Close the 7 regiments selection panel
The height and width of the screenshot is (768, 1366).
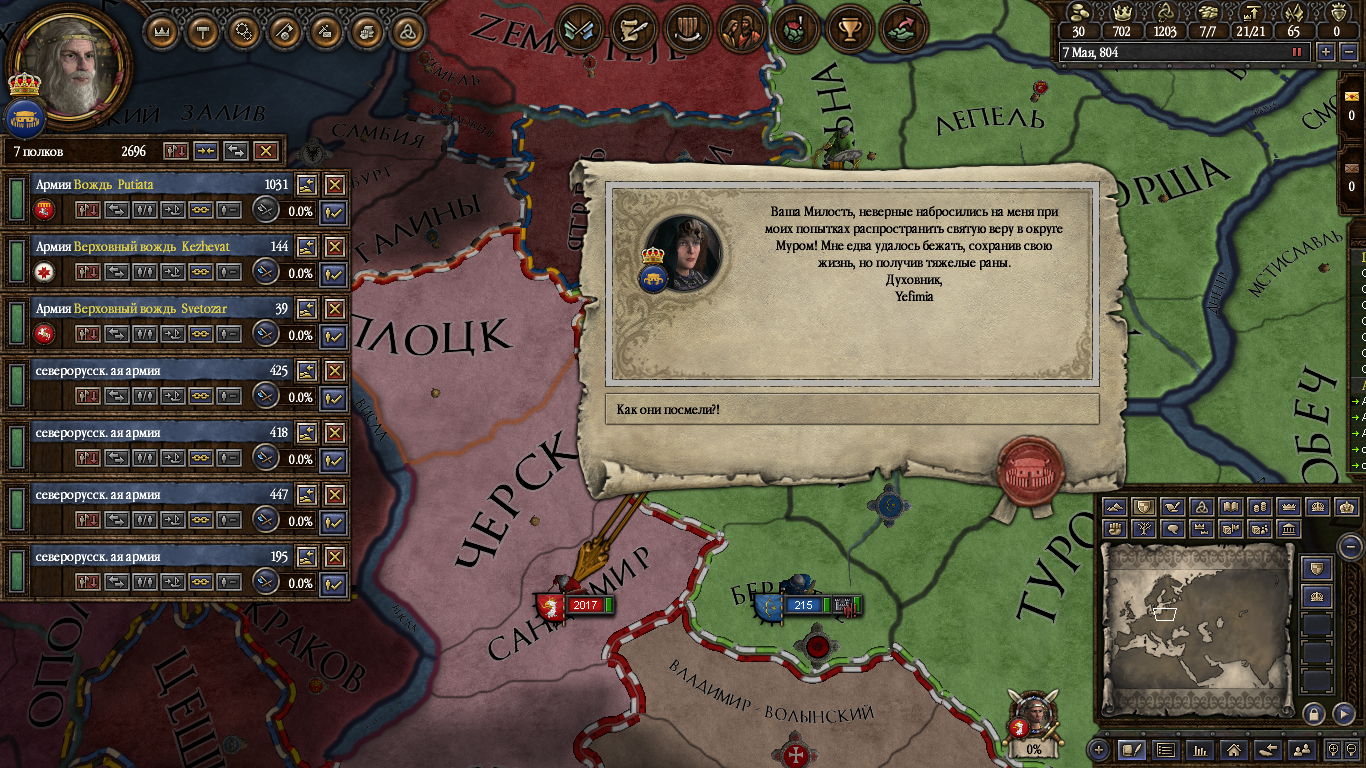(265, 151)
